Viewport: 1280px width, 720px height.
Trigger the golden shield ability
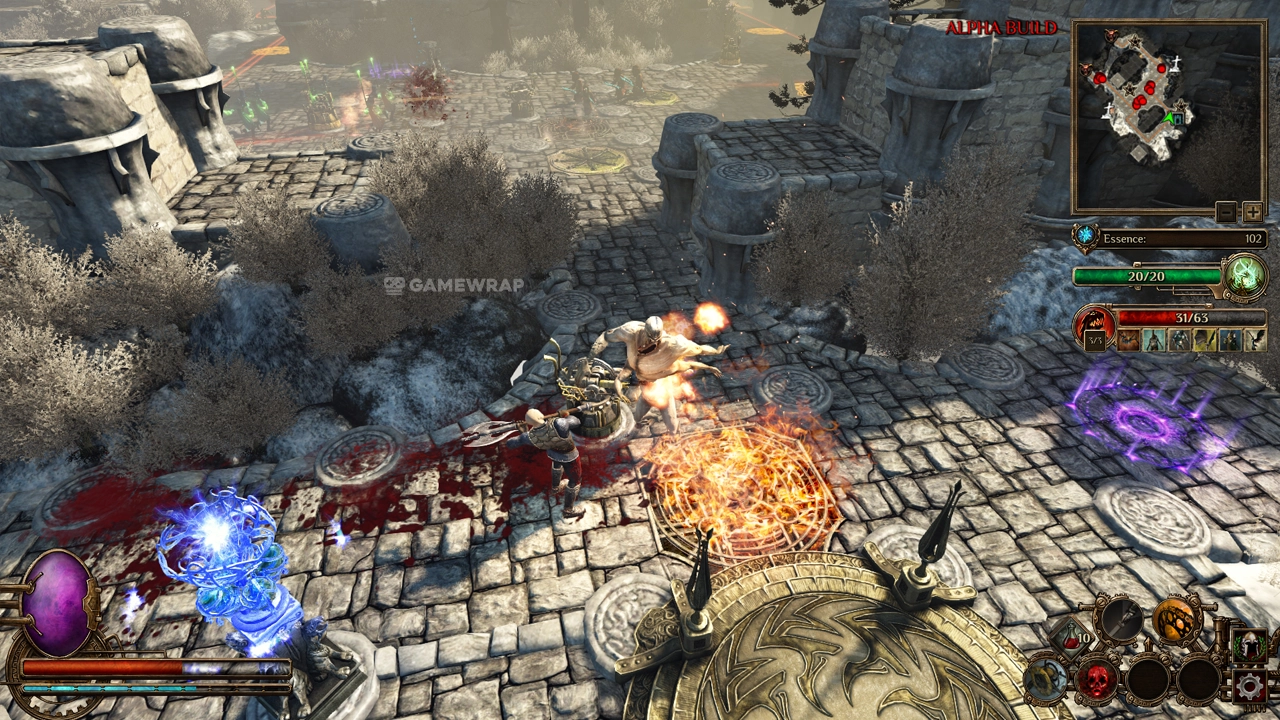point(1046,680)
